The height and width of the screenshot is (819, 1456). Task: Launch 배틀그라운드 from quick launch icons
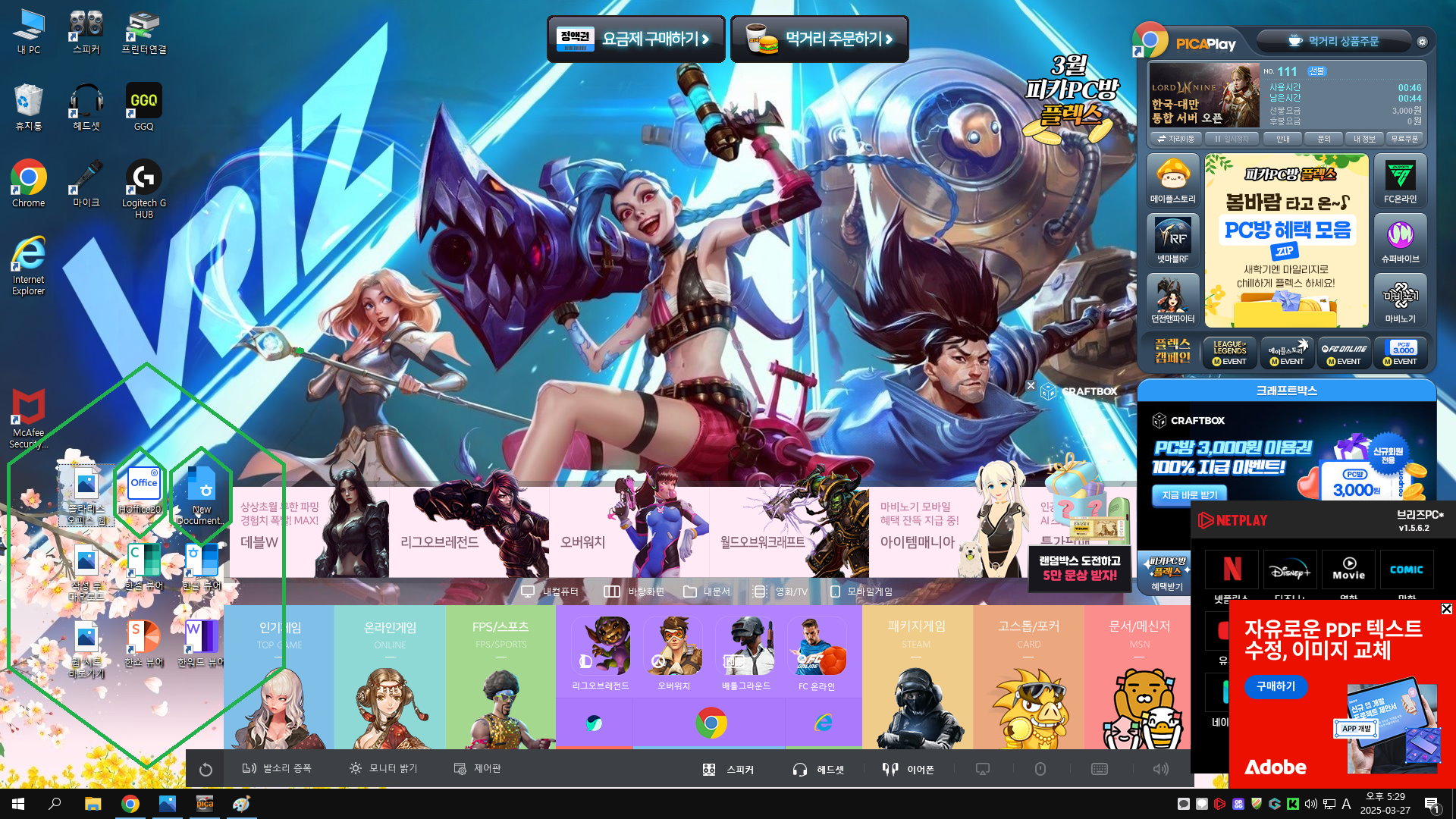tap(745, 653)
